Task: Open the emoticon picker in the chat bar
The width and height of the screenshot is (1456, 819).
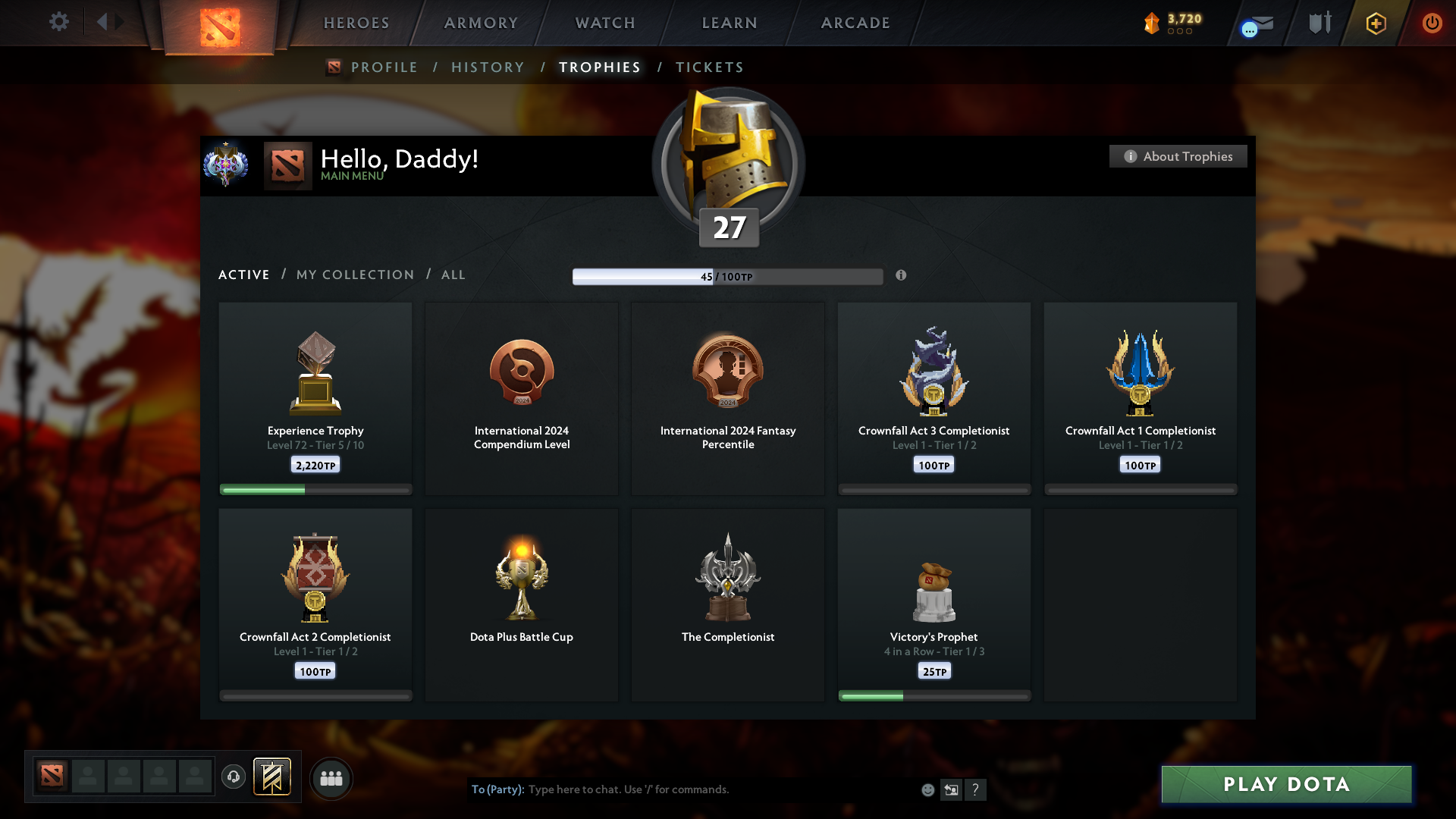Action: tap(927, 789)
